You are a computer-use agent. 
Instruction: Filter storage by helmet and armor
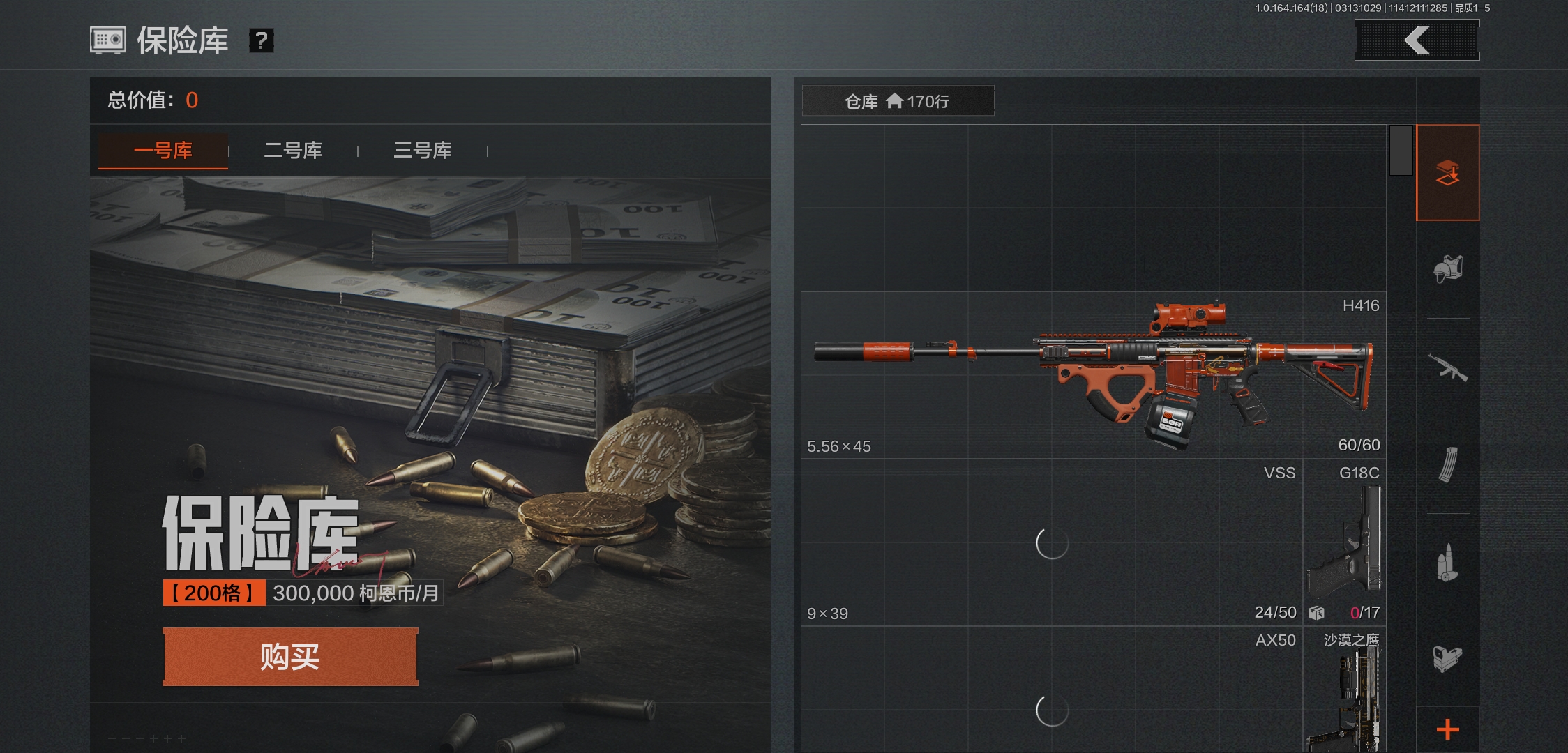tap(1448, 269)
